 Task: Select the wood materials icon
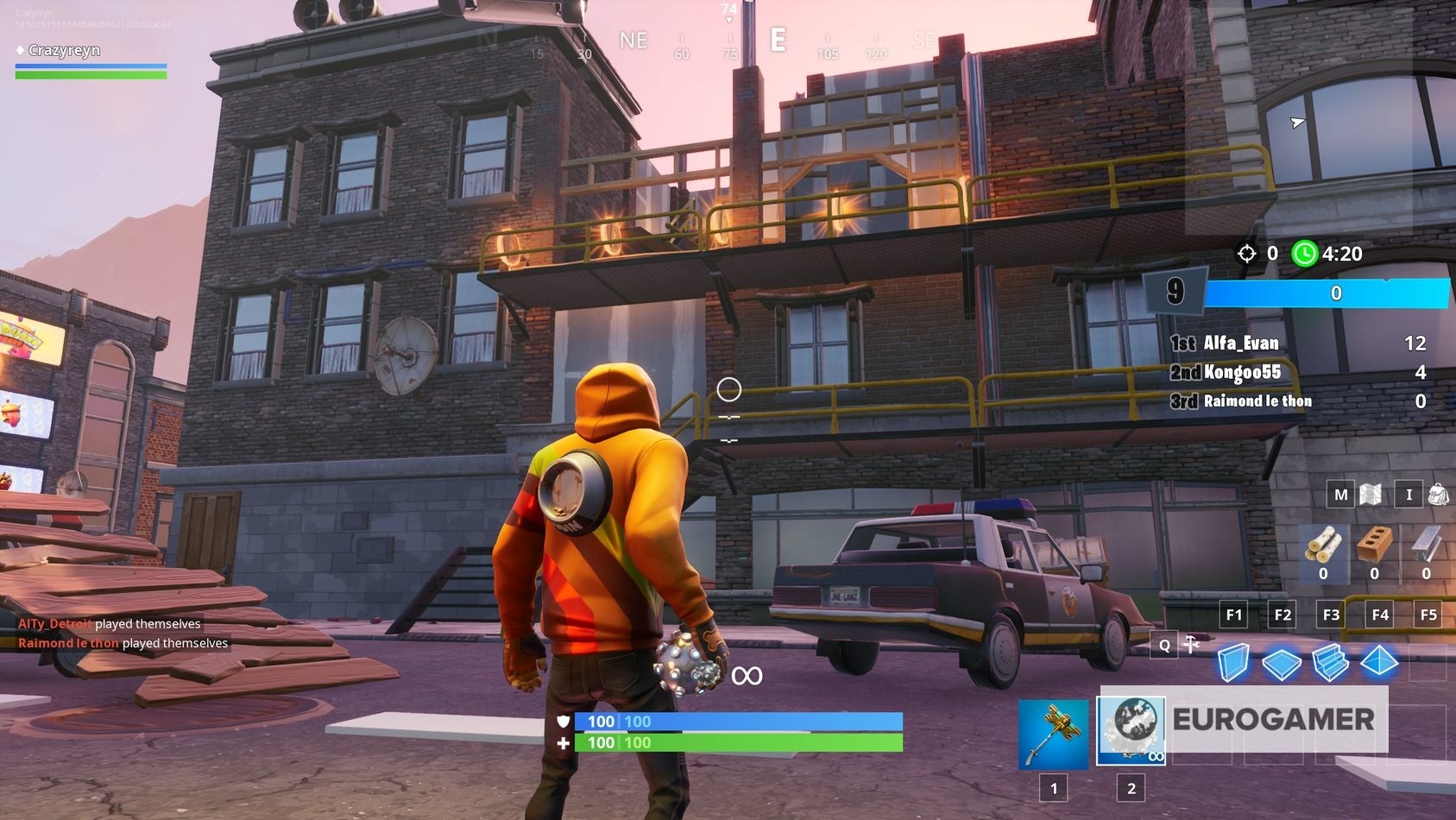[x=1324, y=546]
